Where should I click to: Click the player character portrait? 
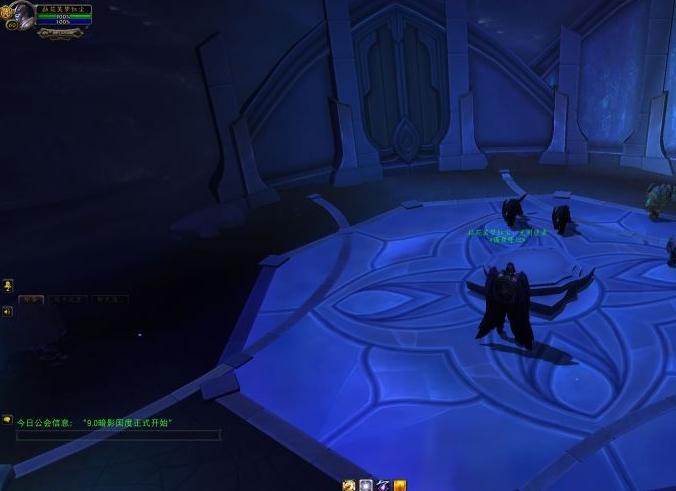(x=22, y=15)
